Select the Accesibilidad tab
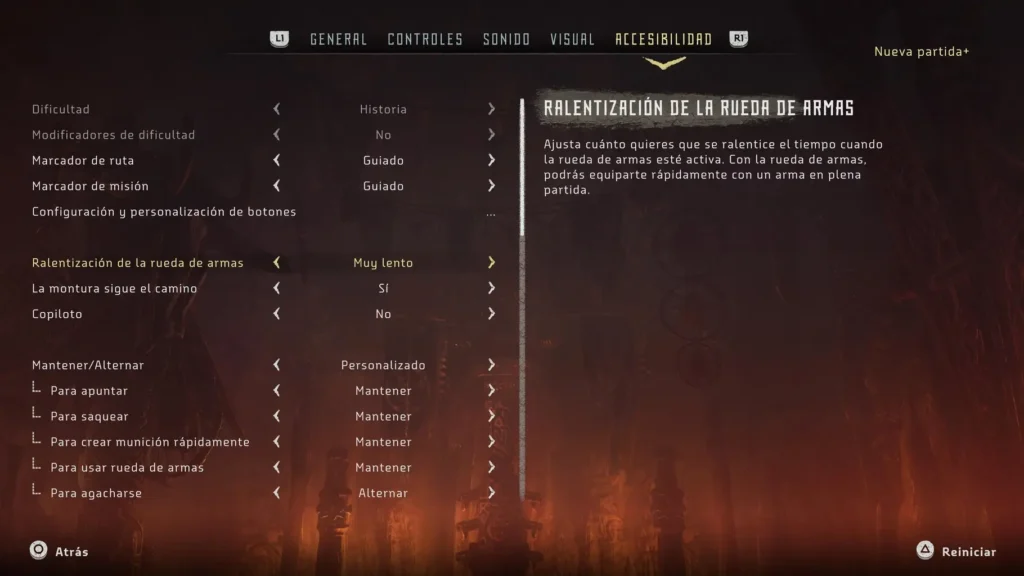Image resolution: width=1024 pixels, height=576 pixels. click(x=663, y=40)
